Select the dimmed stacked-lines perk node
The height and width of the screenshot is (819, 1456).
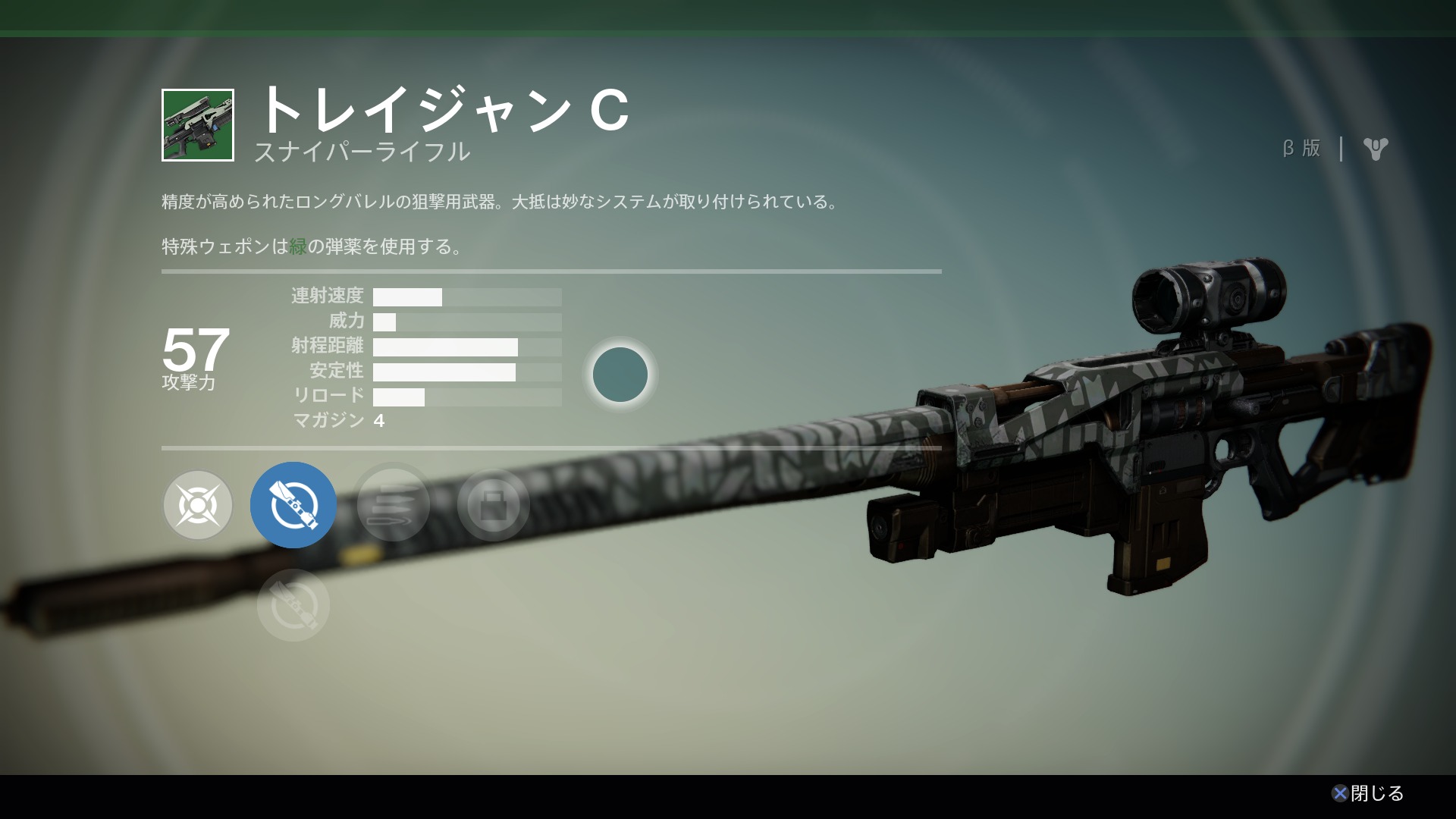[x=393, y=505]
